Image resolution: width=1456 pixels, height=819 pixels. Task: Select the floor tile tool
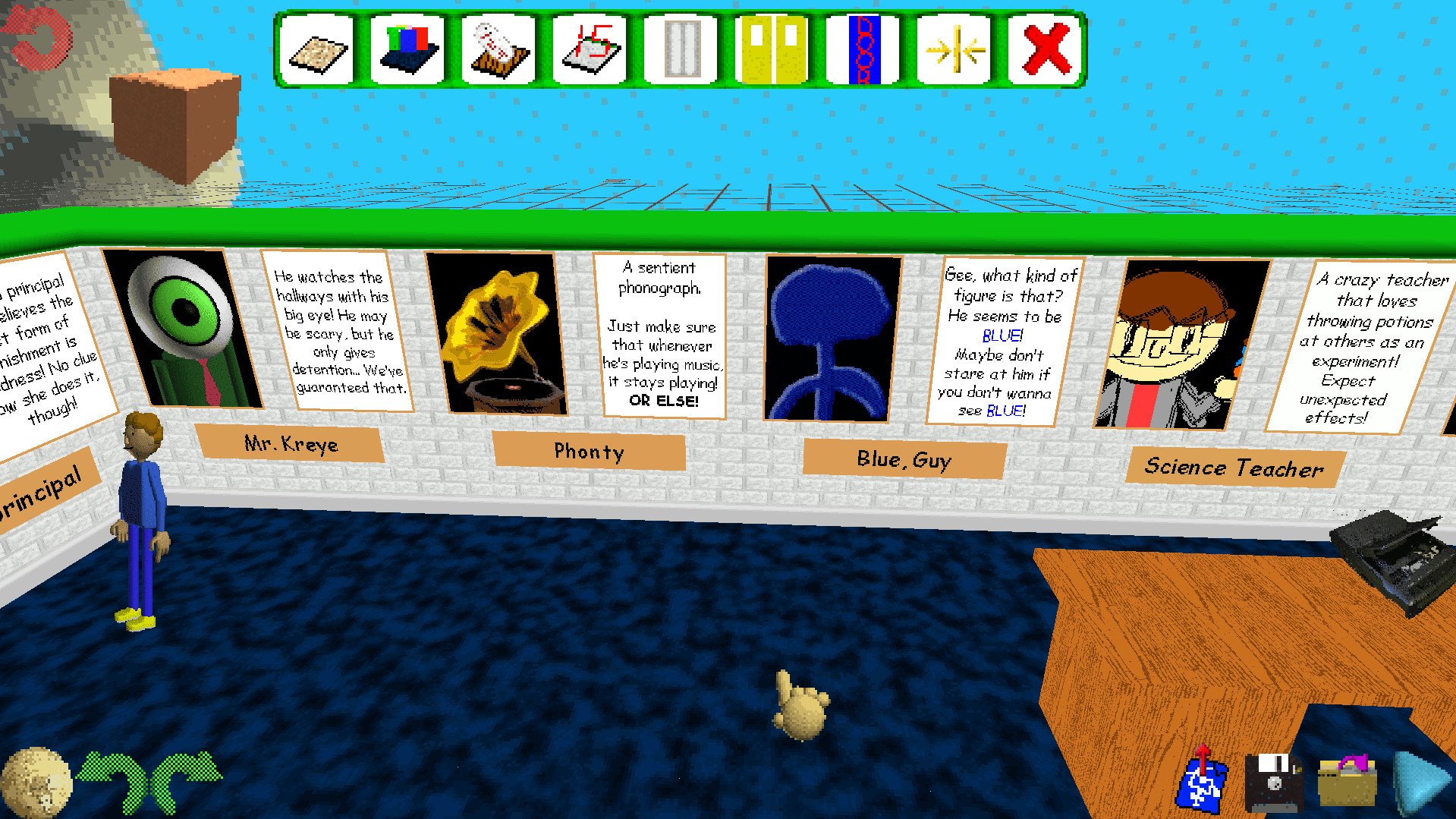point(317,47)
